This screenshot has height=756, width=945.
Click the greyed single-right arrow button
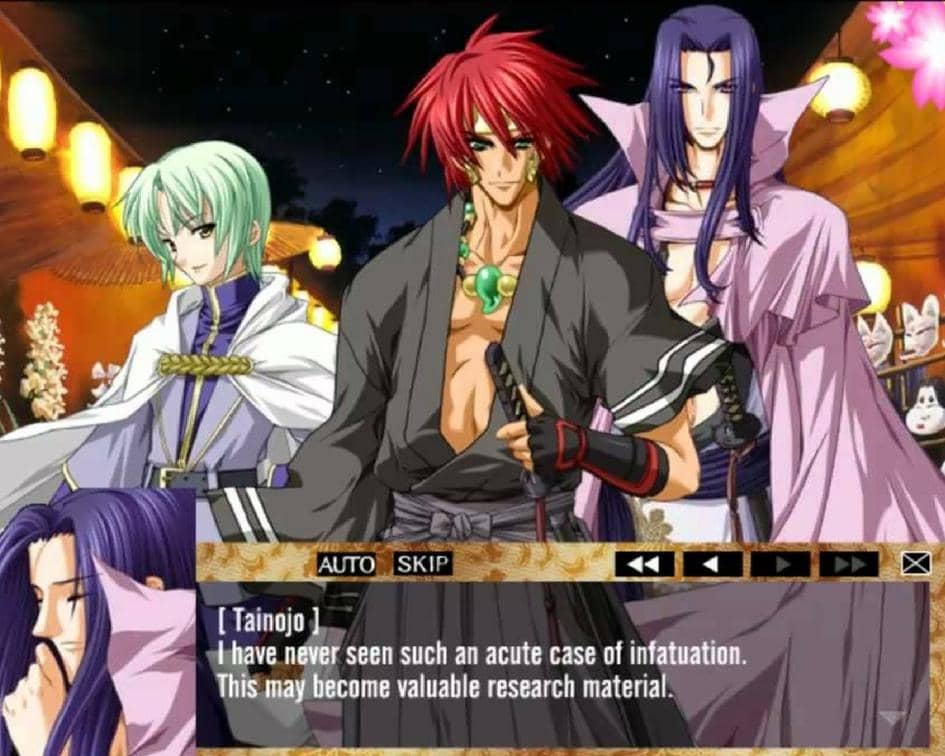781,564
